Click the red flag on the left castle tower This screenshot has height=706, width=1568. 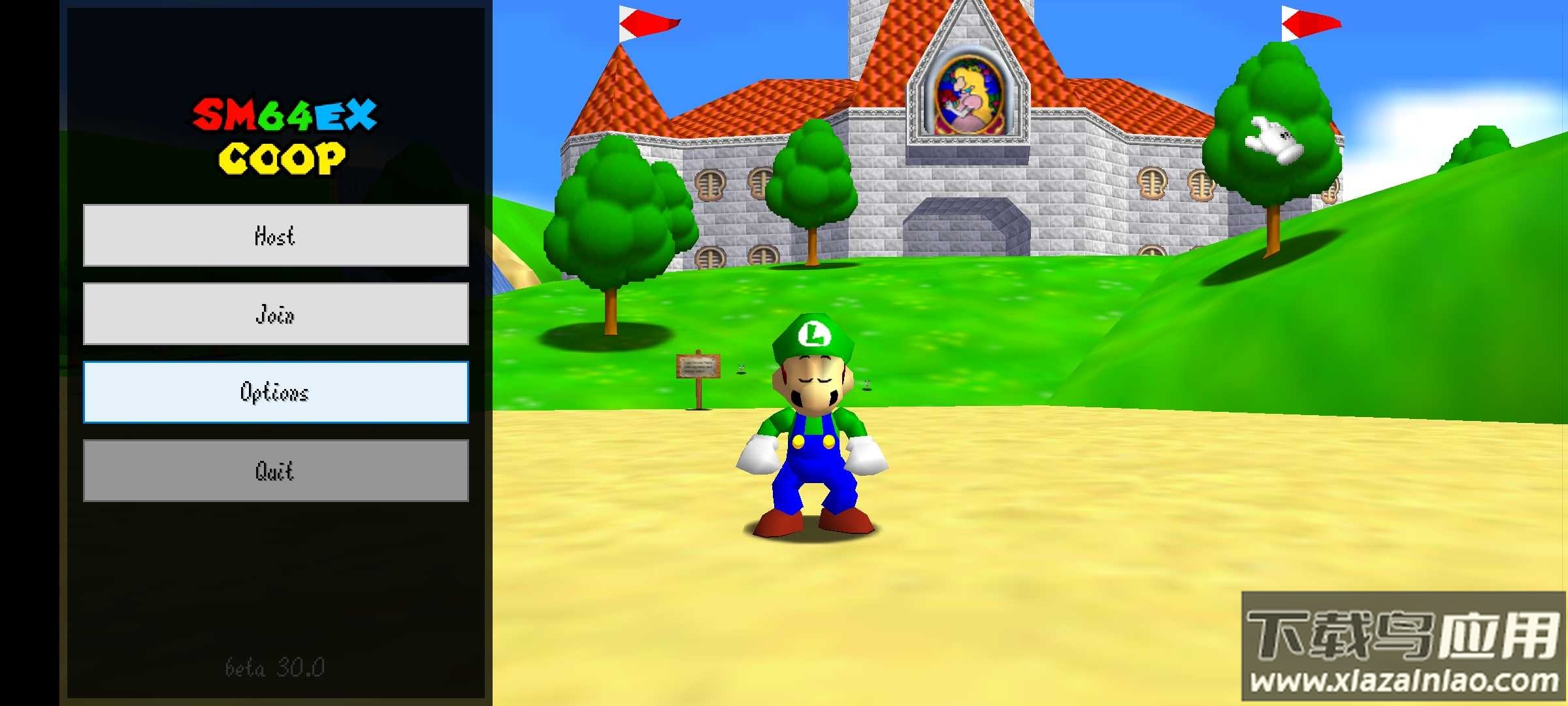coord(647,23)
